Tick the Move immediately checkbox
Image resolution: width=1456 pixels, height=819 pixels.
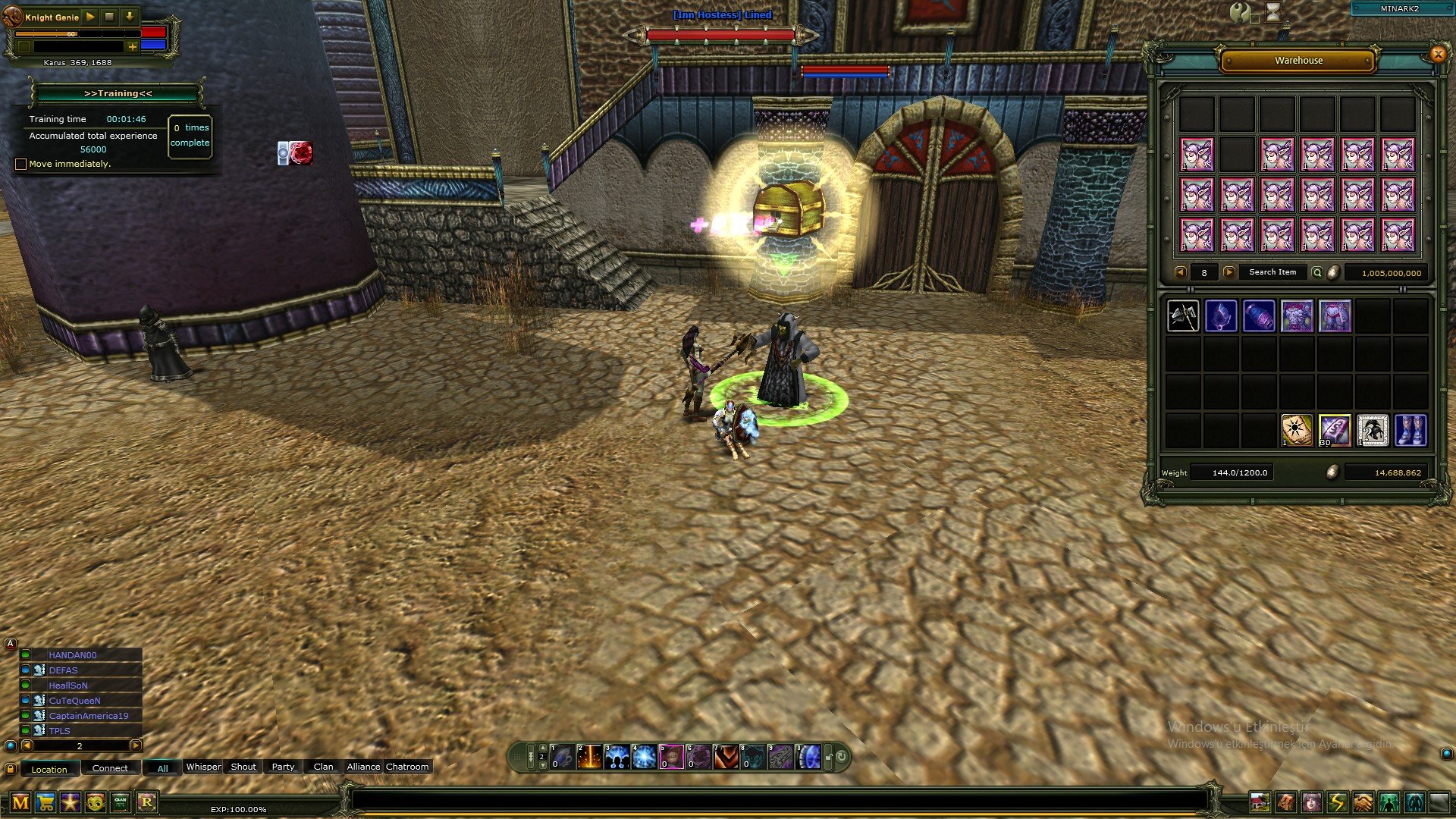(x=21, y=164)
